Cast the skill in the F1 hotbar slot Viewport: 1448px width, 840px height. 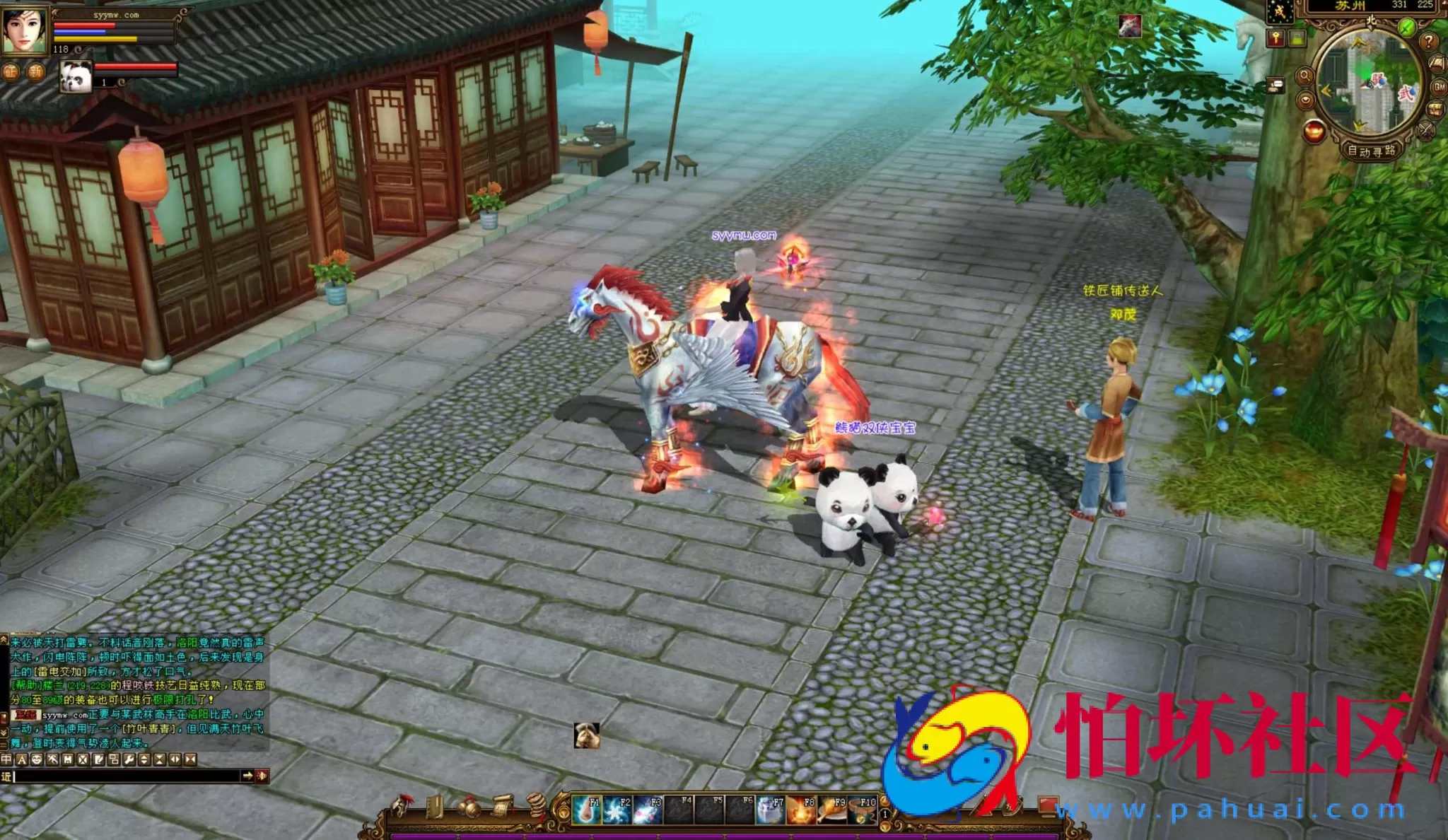click(x=587, y=808)
